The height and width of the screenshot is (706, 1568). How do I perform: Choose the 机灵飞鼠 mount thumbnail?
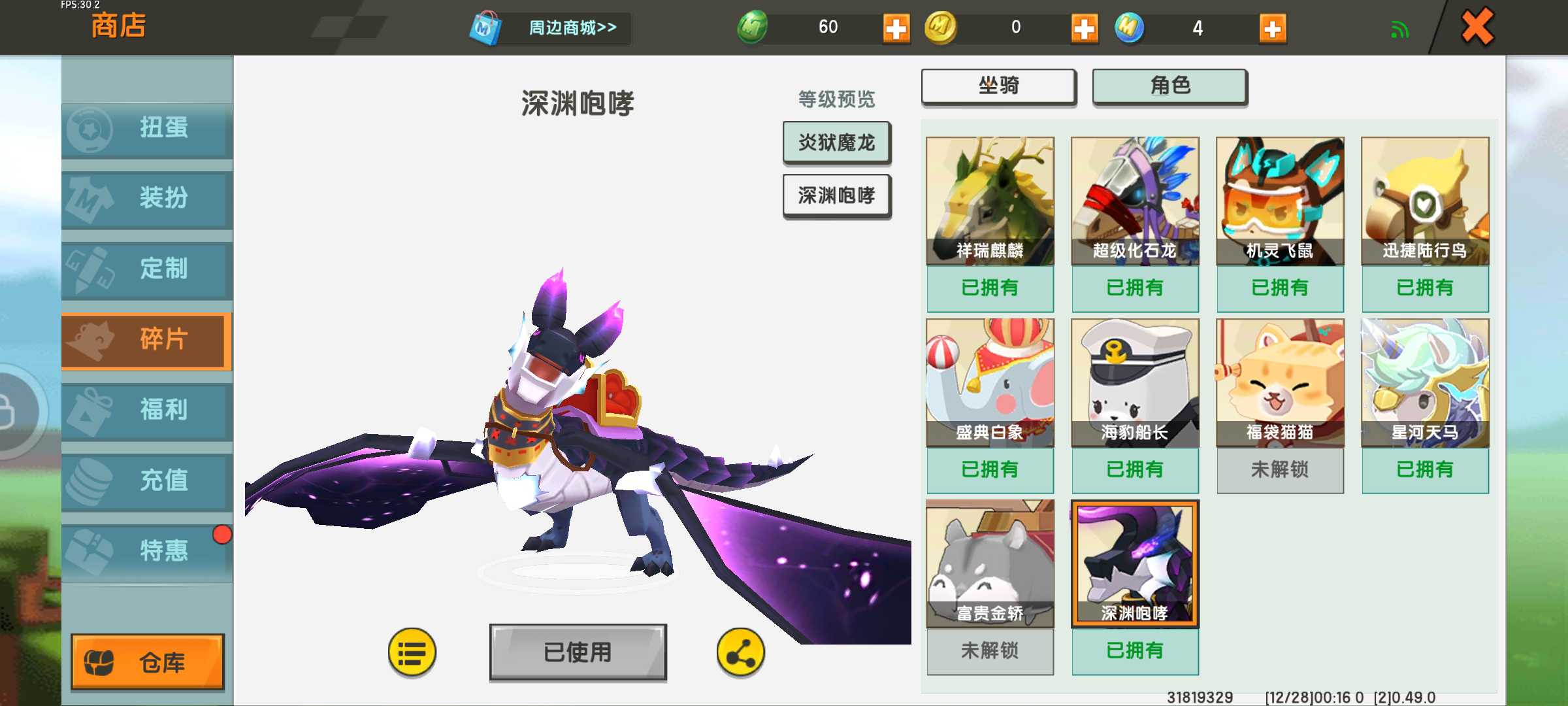point(1280,201)
